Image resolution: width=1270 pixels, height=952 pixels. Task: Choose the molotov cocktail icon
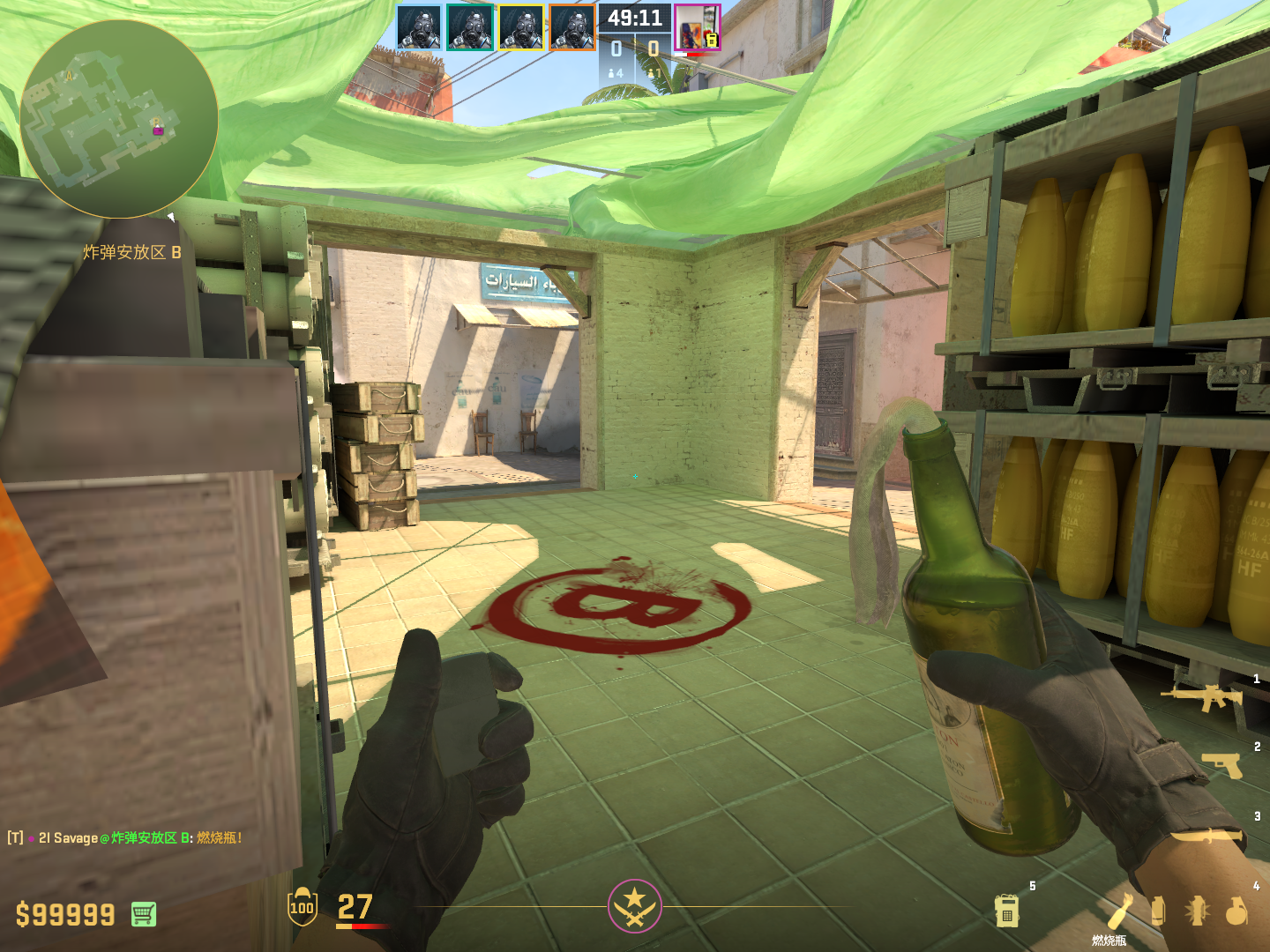(x=1119, y=910)
